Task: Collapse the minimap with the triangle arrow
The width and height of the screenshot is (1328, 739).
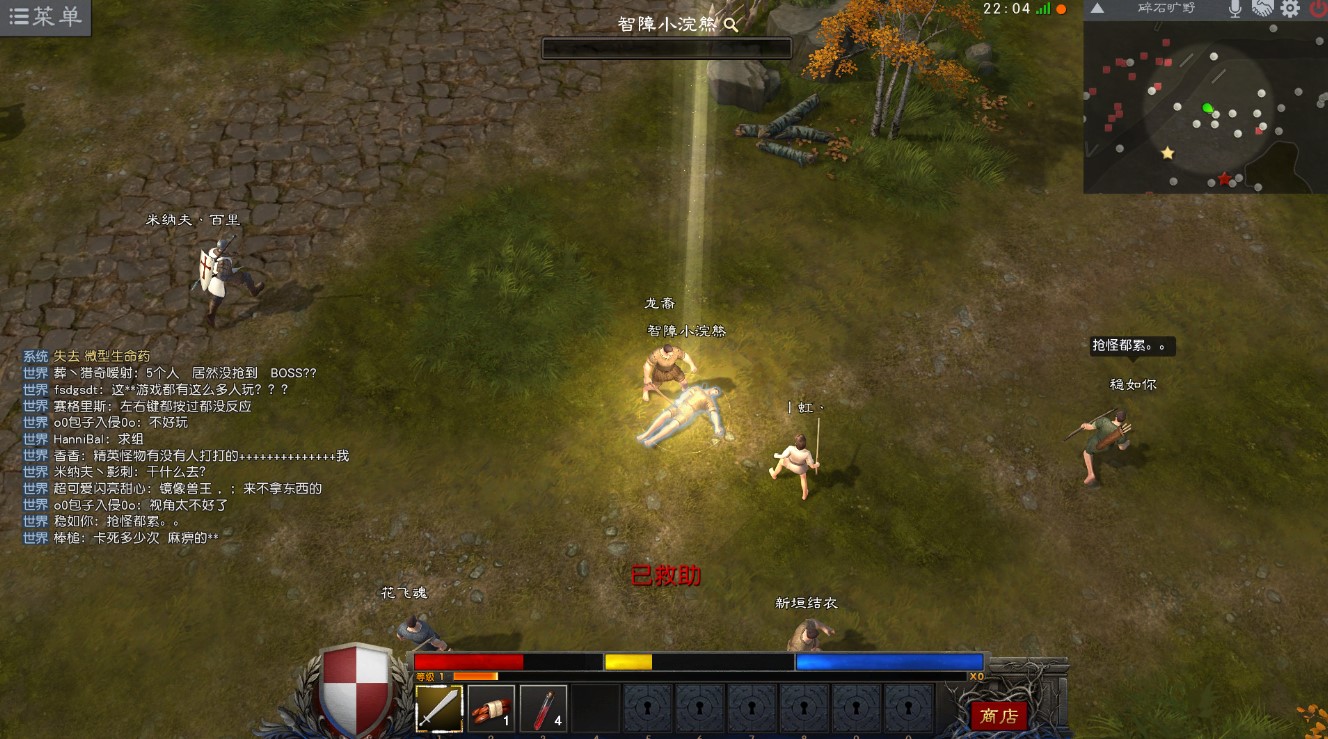Action: (x=1097, y=9)
